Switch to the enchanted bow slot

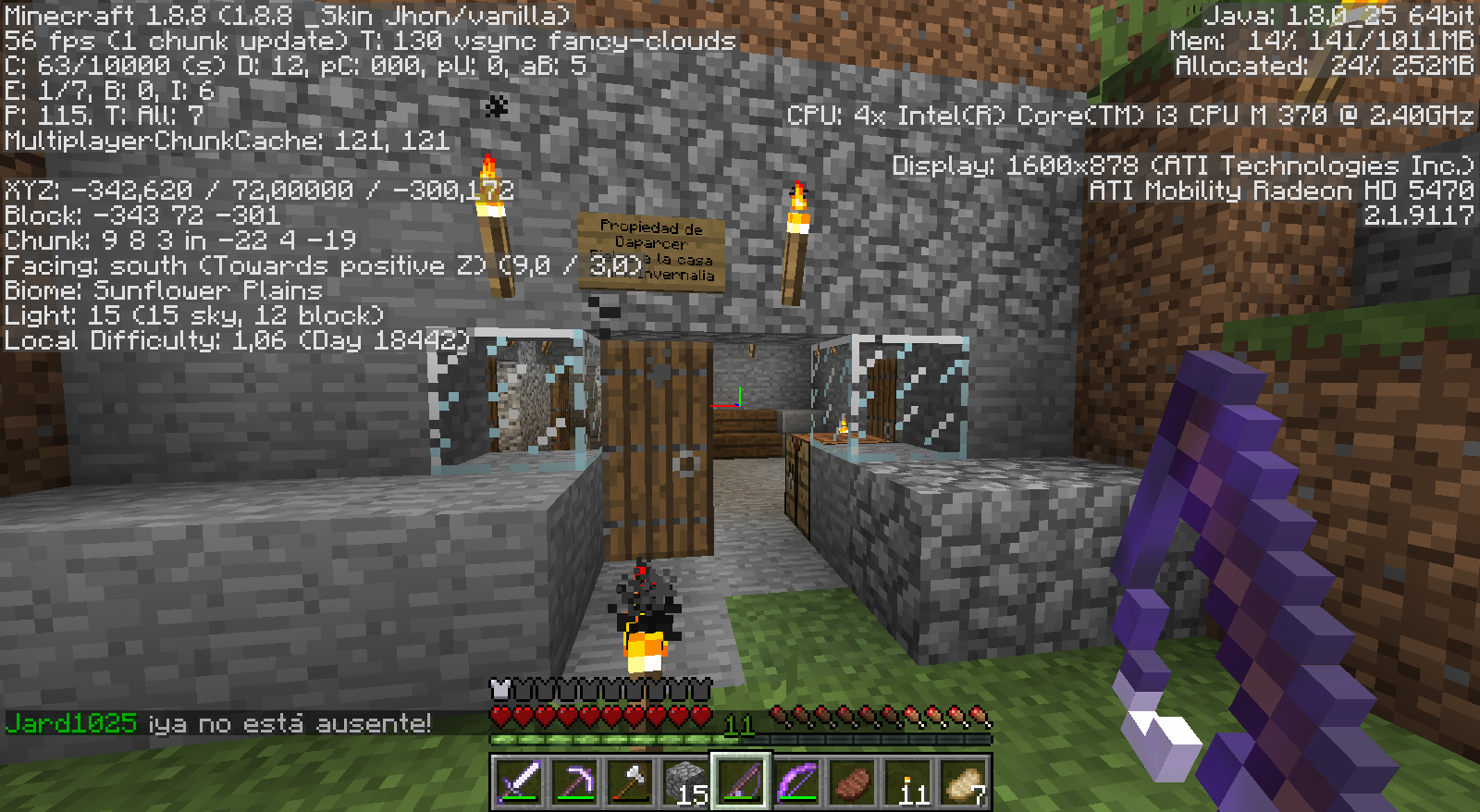pos(796,782)
